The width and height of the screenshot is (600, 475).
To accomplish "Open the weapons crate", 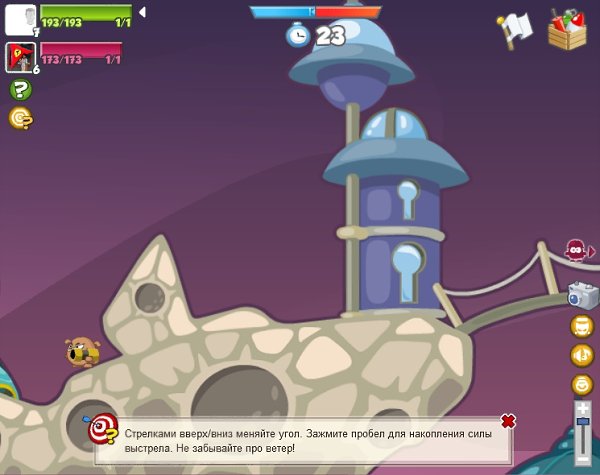I will coord(568,28).
